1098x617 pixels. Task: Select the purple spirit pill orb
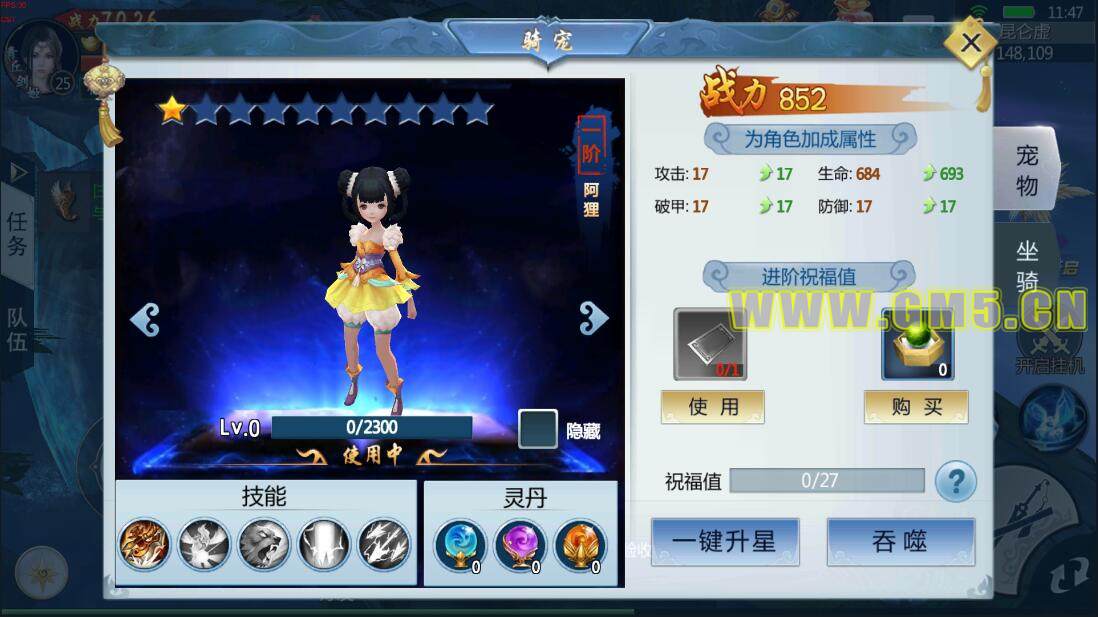[x=520, y=545]
